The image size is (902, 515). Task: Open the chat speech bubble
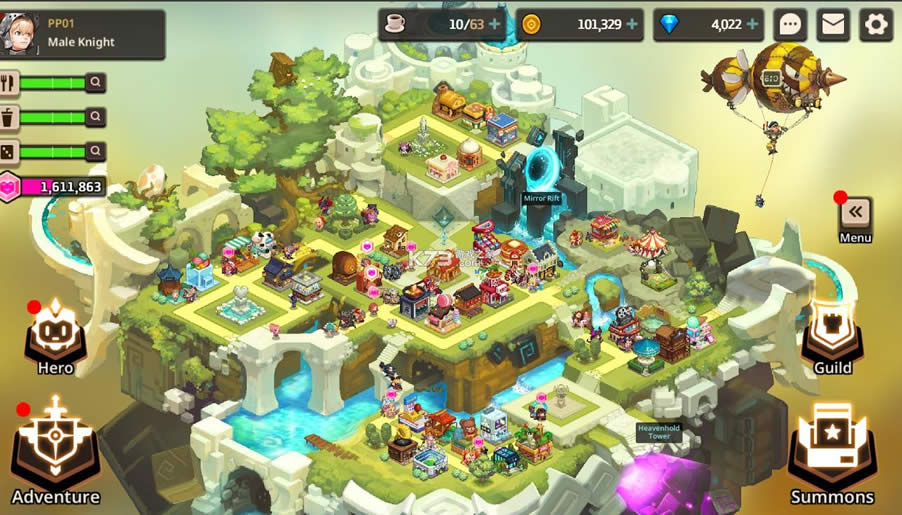[791, 25]
